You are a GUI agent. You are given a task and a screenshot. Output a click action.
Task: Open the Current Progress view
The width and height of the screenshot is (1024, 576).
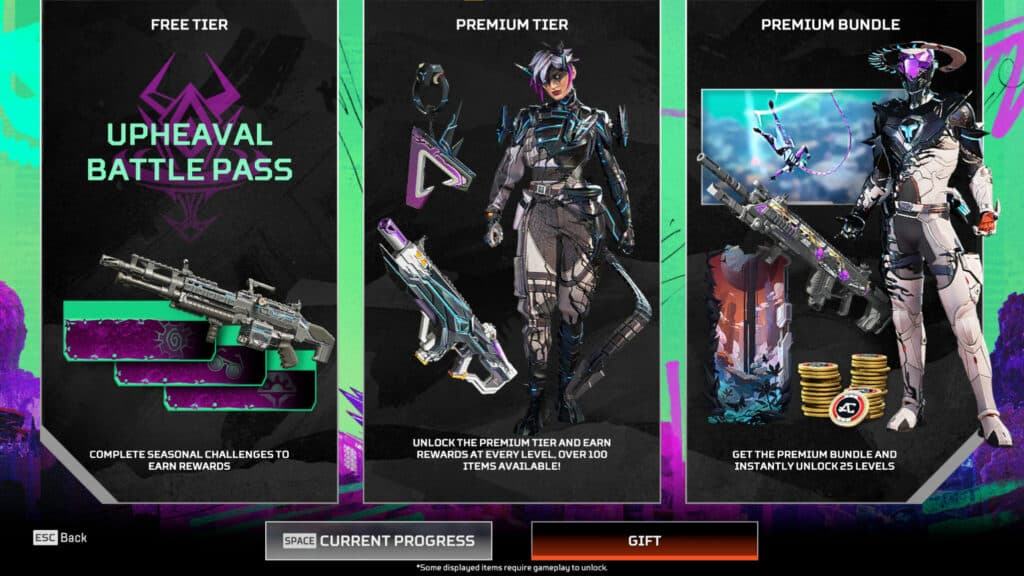tap(379, 541)
